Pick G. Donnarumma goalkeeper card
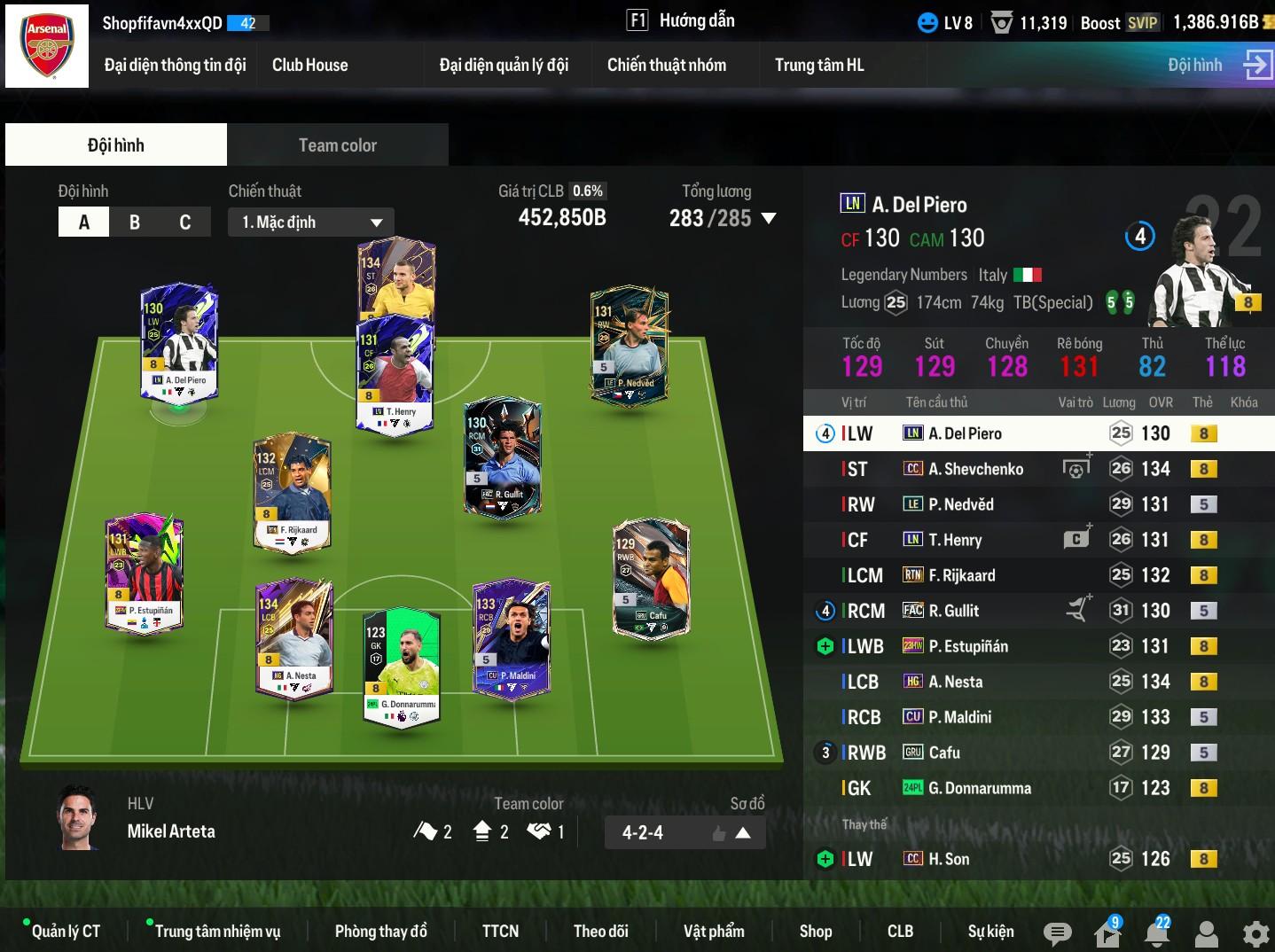1275x952 pixels. click(x=402, y=667)
